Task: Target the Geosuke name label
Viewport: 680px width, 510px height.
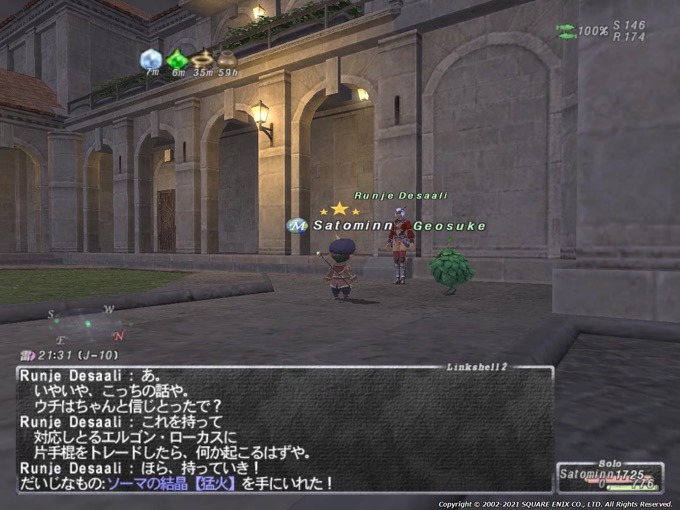Action: coord(449,226)
